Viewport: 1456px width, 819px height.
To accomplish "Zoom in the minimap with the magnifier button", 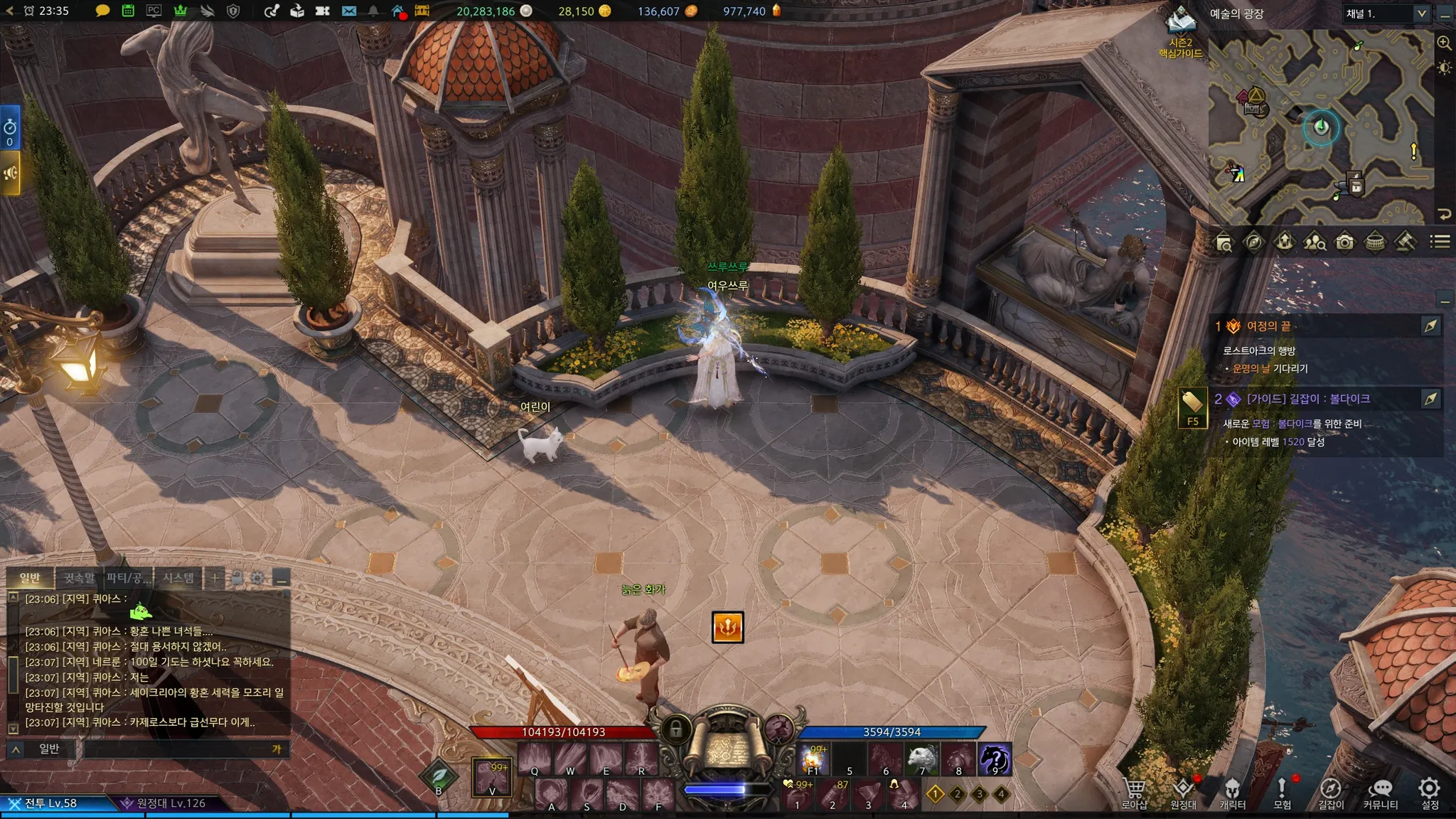I will [1444, 43].
